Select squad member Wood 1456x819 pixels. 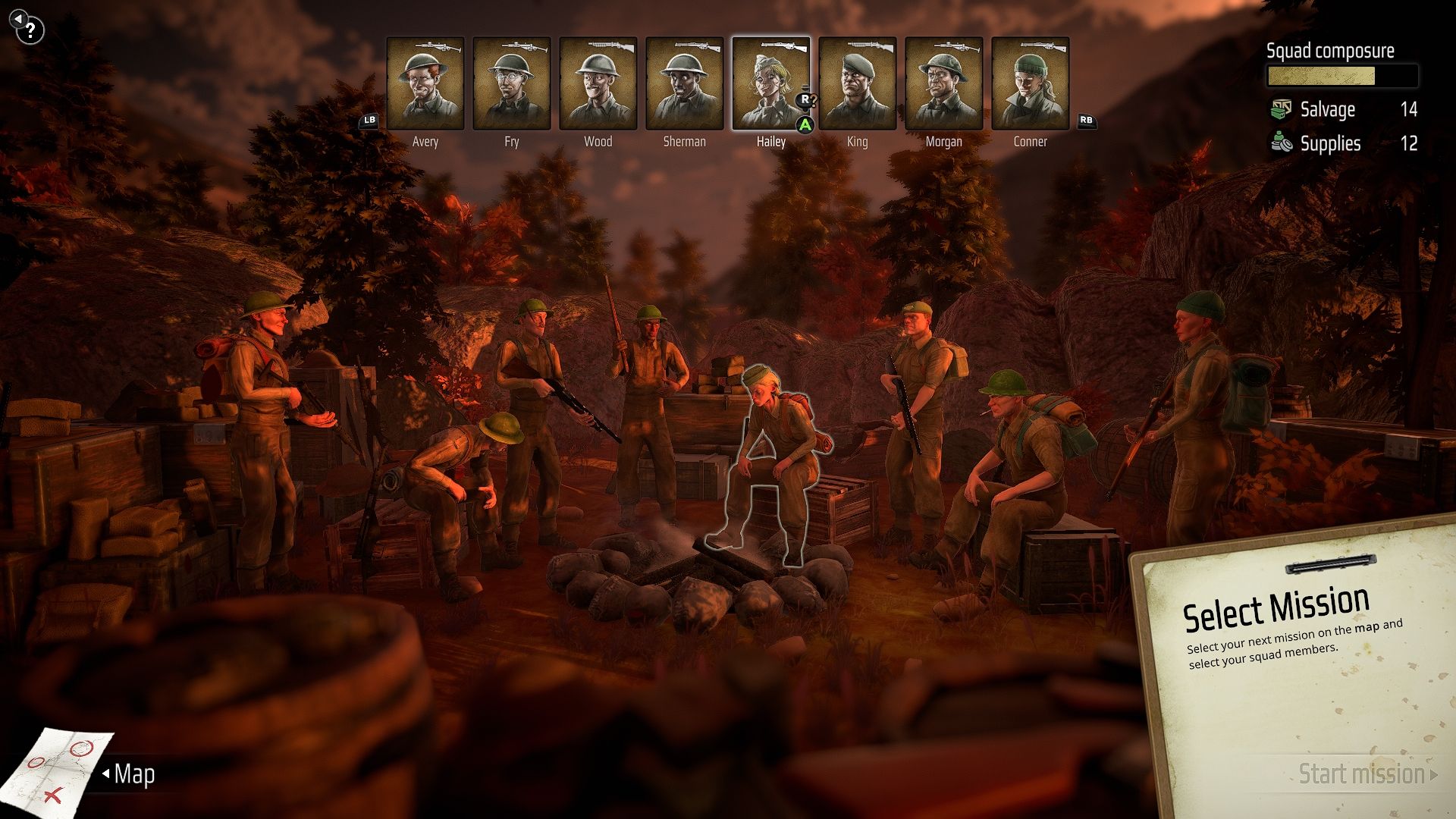598,83
